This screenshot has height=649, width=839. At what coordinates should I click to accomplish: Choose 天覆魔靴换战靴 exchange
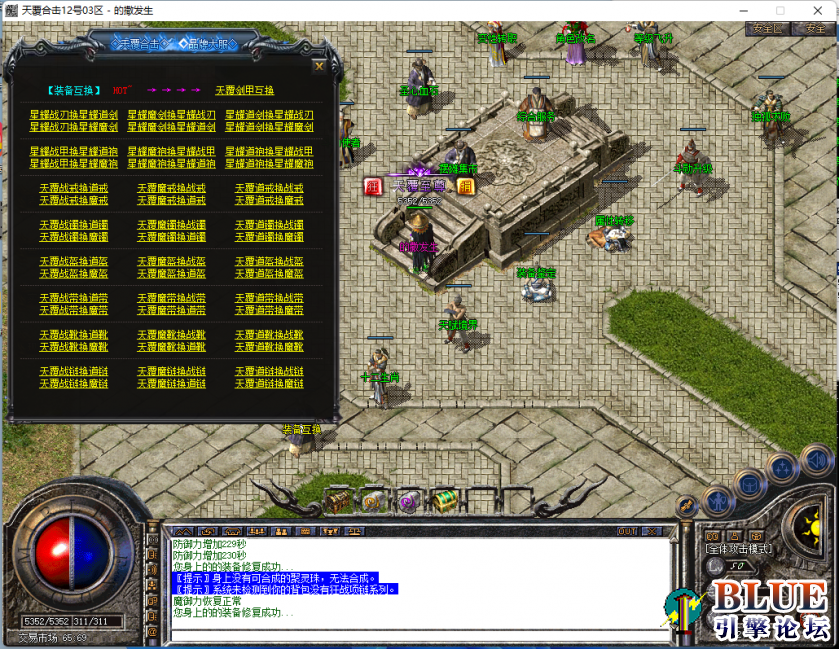(x=170, y=335)
